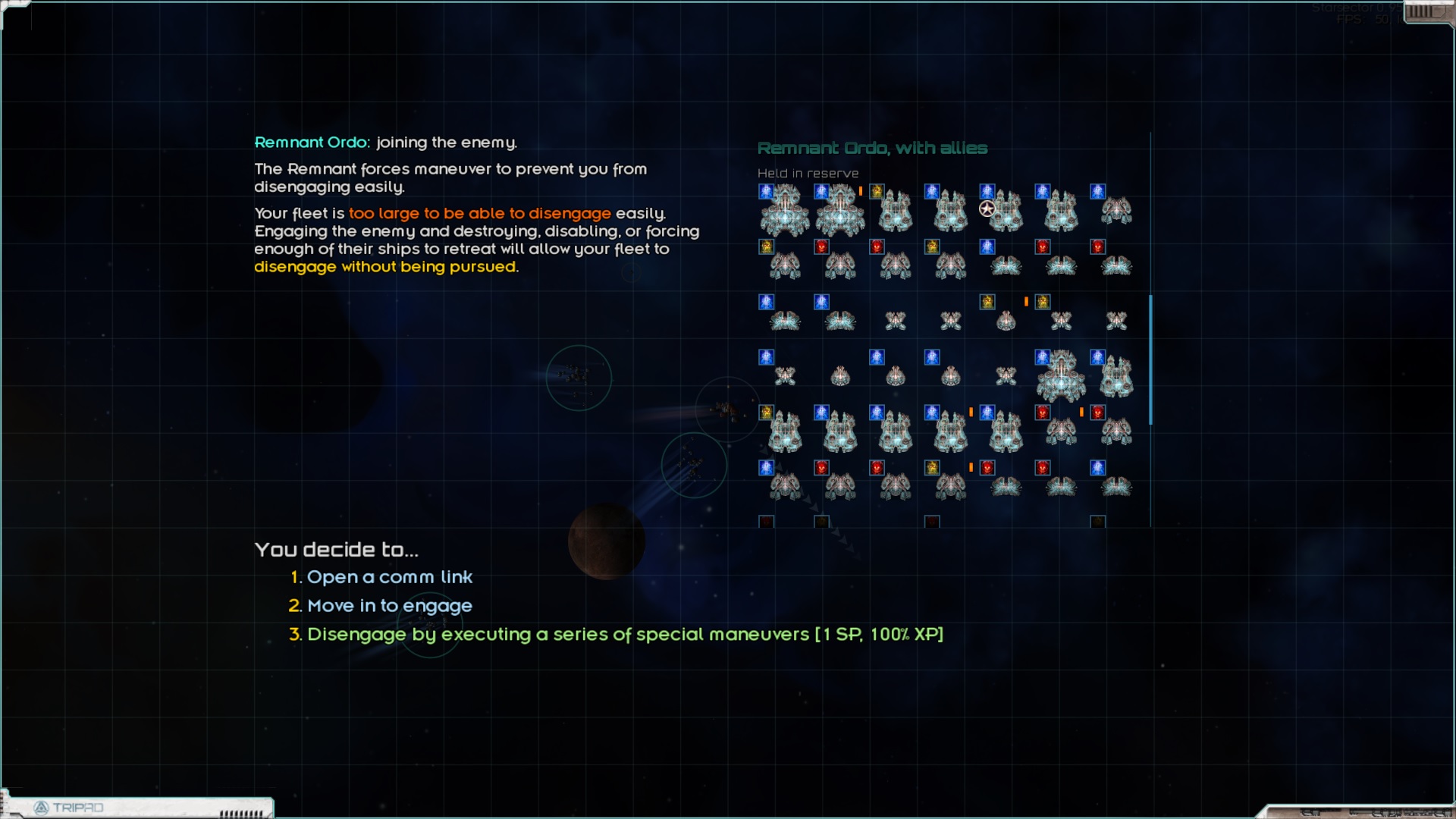The height and width of the screenshot is (819, 1456).
Task: Select "Move in to engage" option
Action: coord(389,606)
